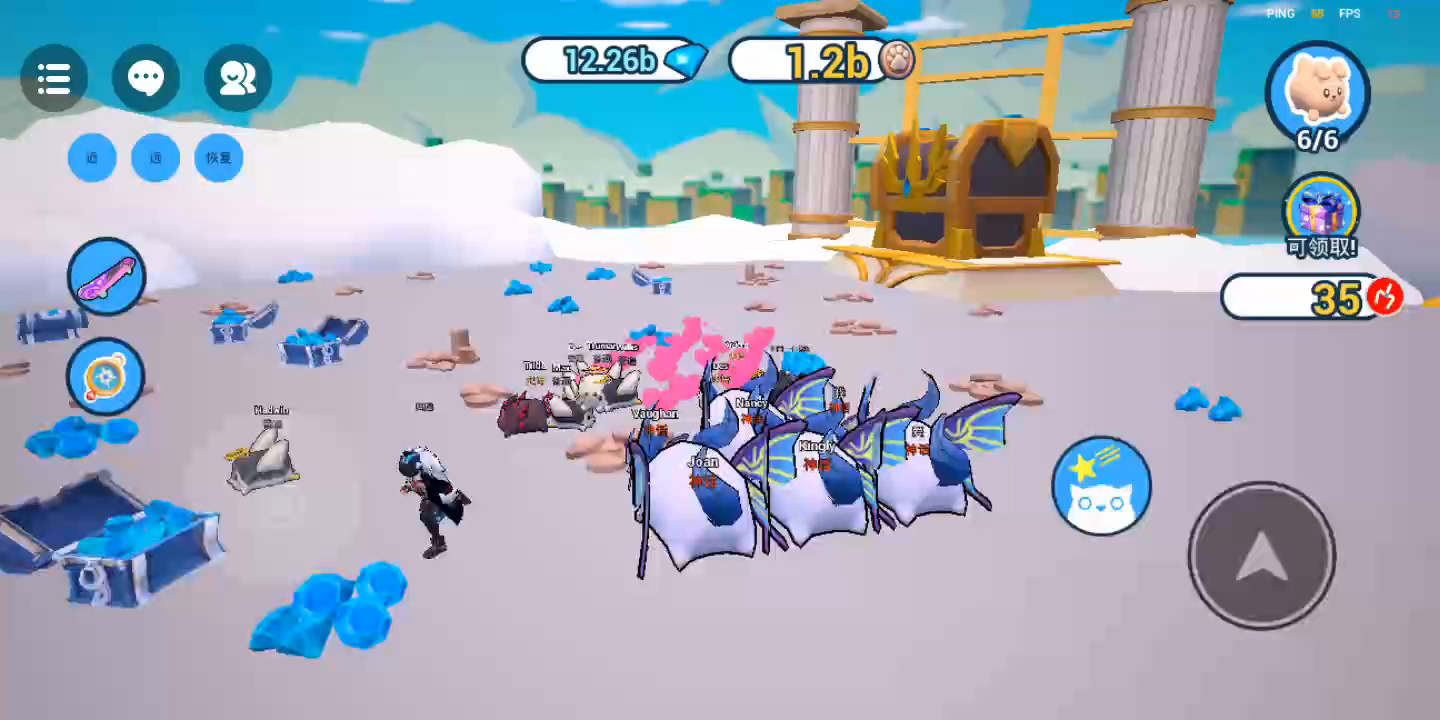Open the orange compass icon
Viewport: 1440px width, 720px height.
click(x=106, y=377)
